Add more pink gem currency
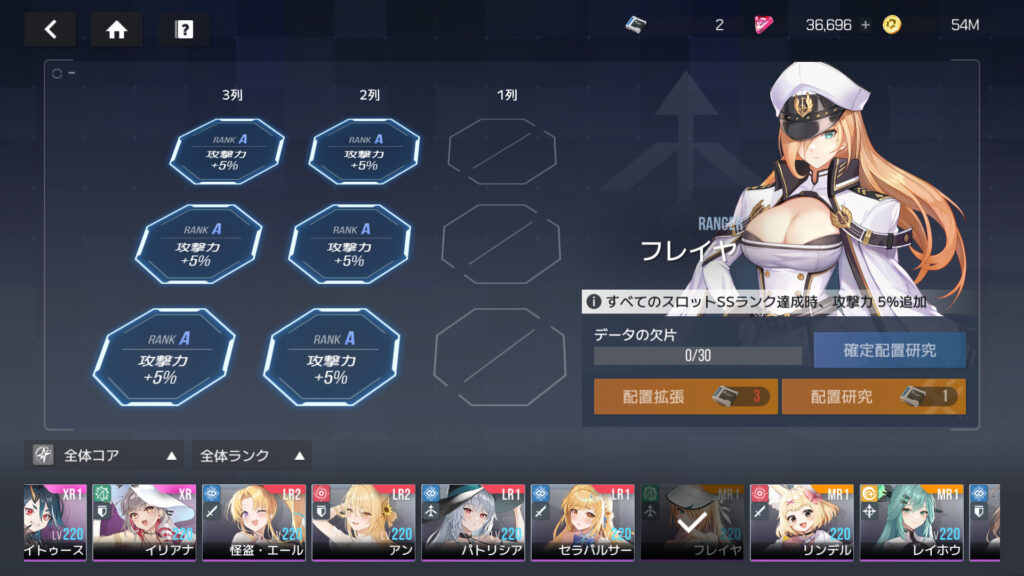 [865, 25]
